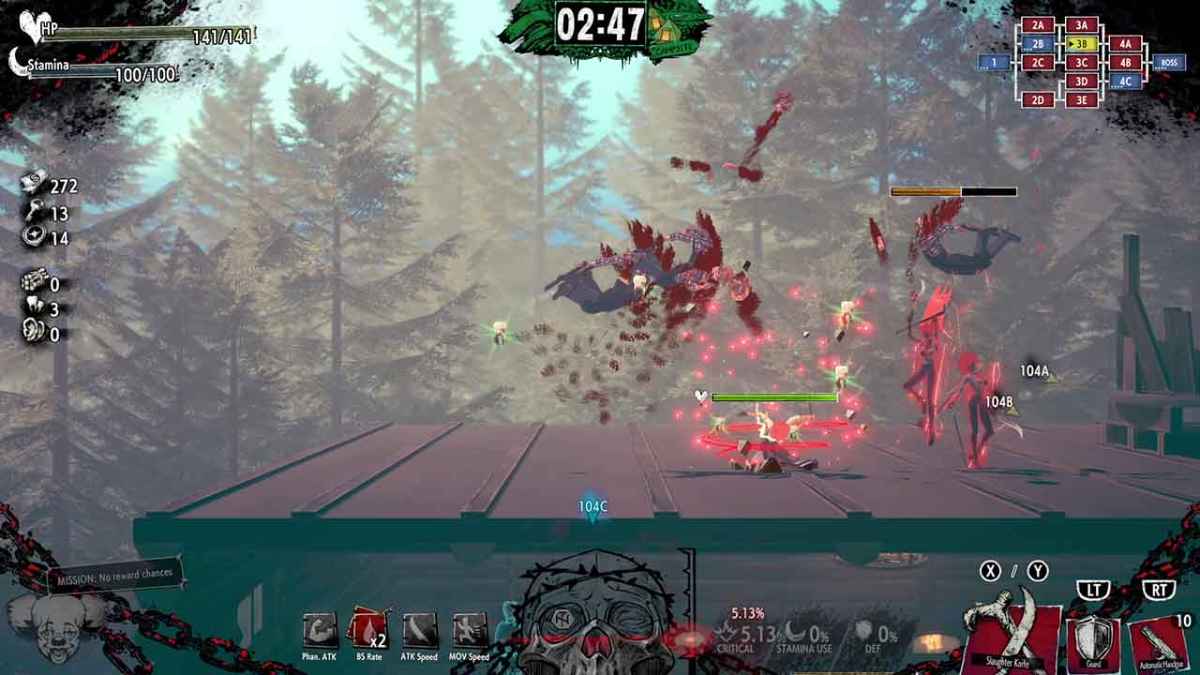The image size is (1200, 675).
Task: Click the Phan. ATK buff icon
Action: coord(318,631)
